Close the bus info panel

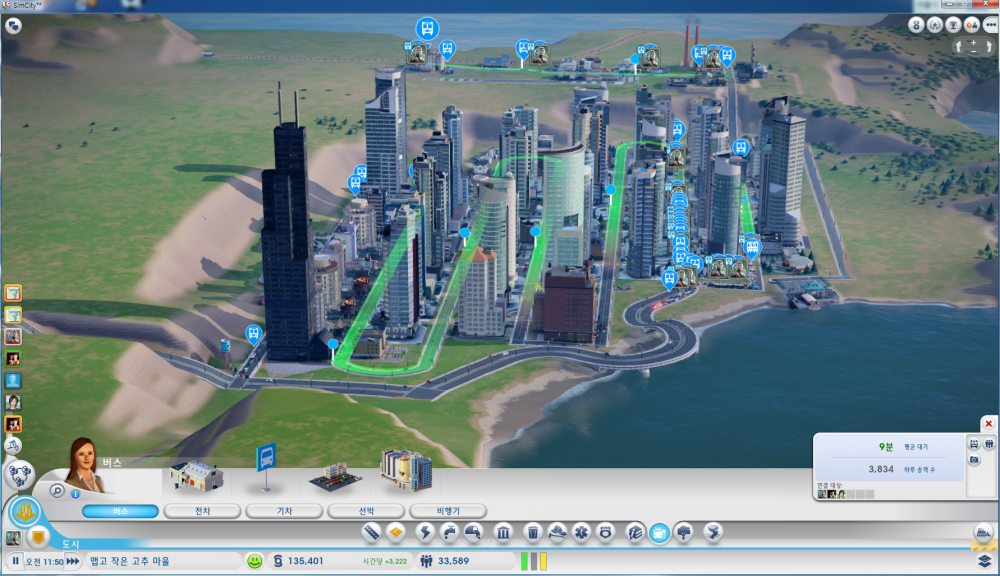coord(988,424)
